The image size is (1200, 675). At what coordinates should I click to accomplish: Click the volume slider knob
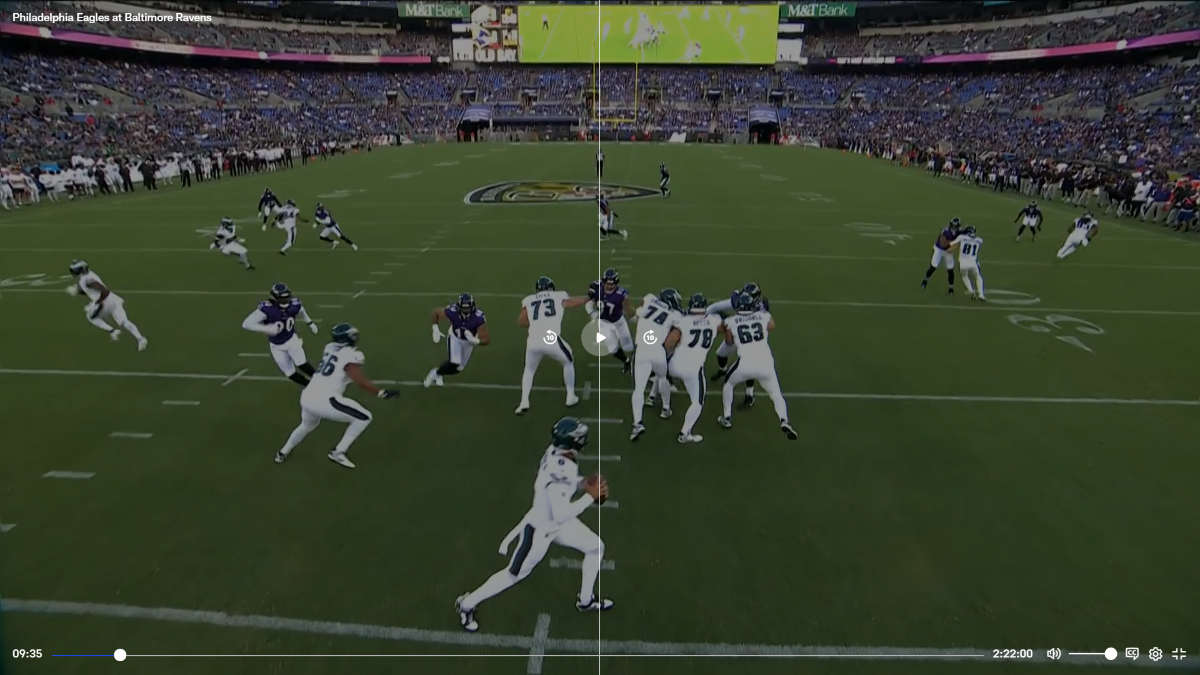click(1110, 654)
